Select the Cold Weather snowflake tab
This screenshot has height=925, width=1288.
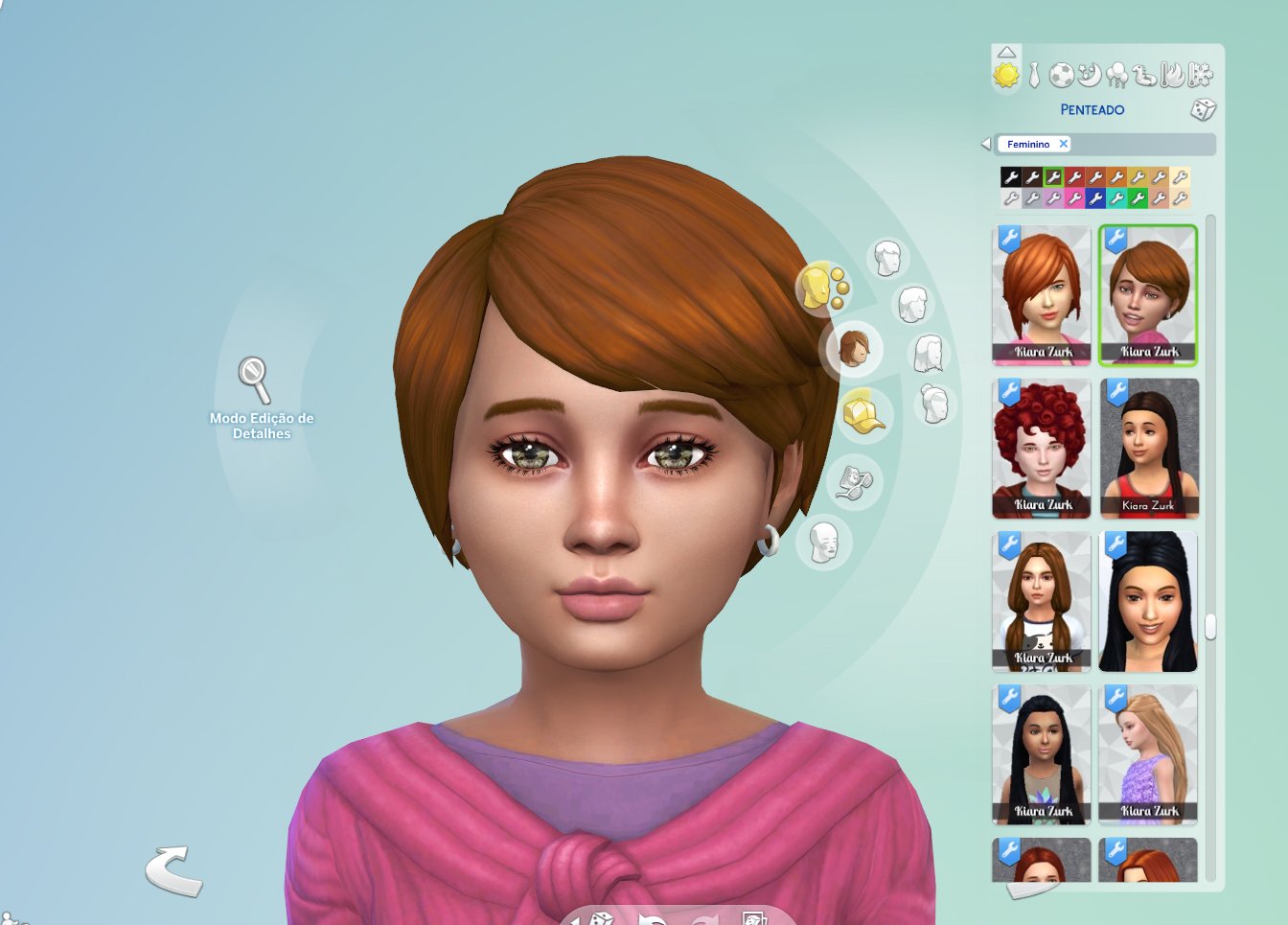[1200, 75]
